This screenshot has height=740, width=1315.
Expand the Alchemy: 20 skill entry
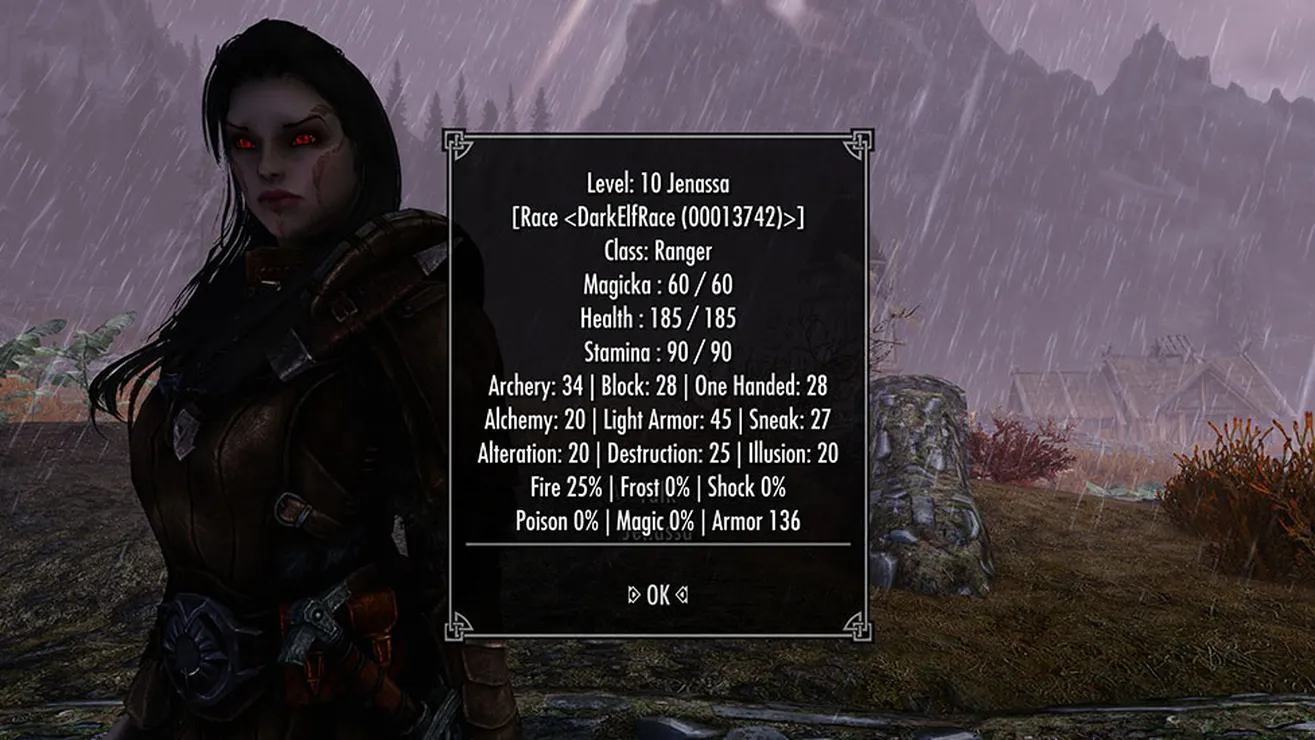coord(534,420)
